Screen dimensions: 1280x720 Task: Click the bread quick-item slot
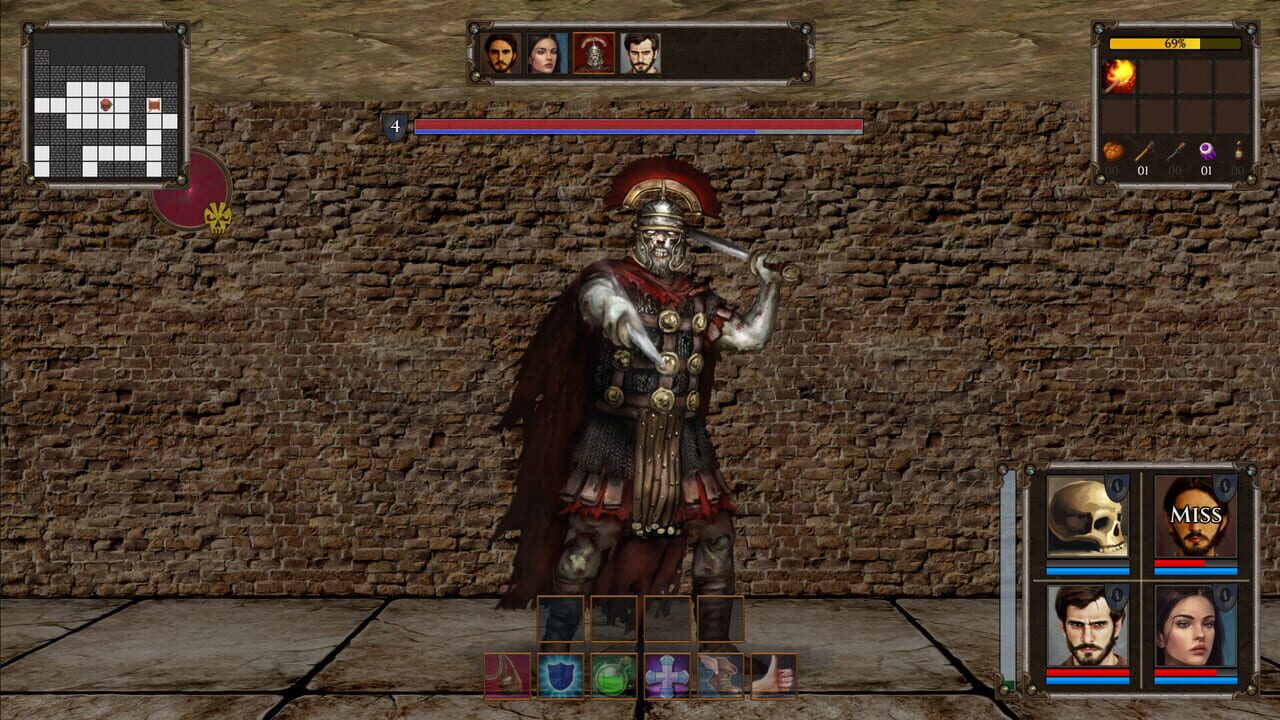(1113, 153)
